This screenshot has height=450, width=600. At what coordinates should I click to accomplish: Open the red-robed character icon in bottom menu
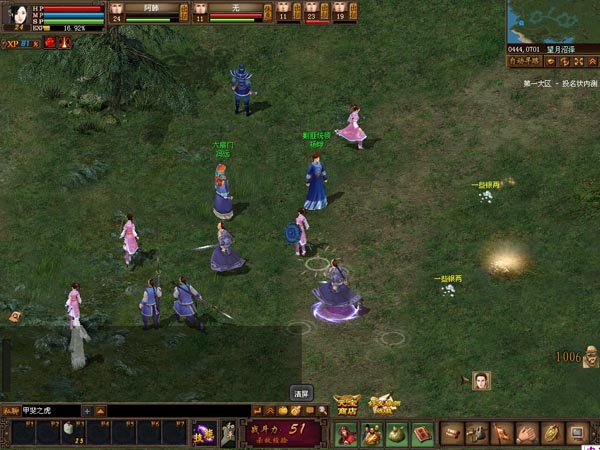click(346, 433)
